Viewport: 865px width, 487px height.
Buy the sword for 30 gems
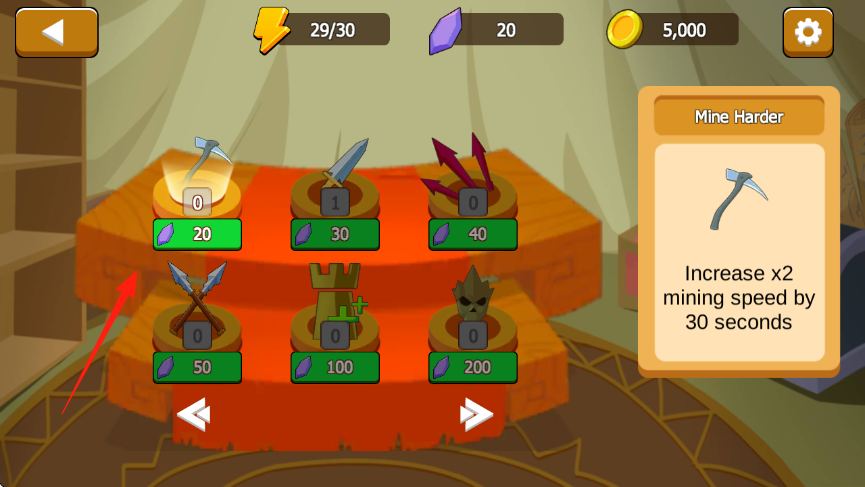click(336, 234)
